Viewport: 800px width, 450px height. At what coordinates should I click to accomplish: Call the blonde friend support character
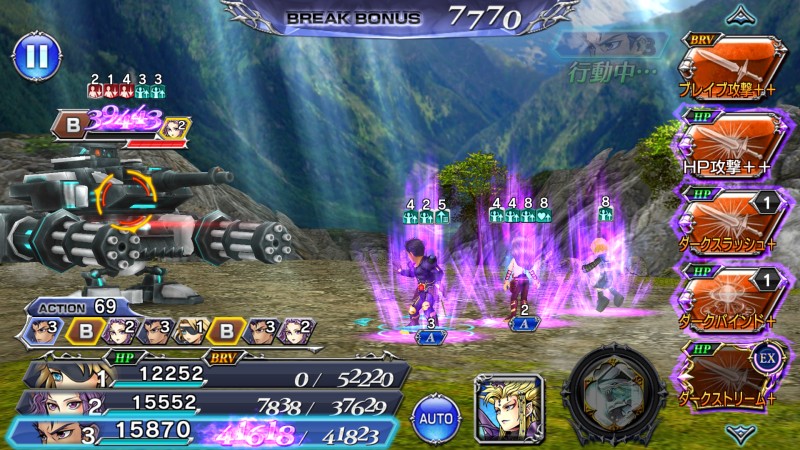click(x=508, y=407)
